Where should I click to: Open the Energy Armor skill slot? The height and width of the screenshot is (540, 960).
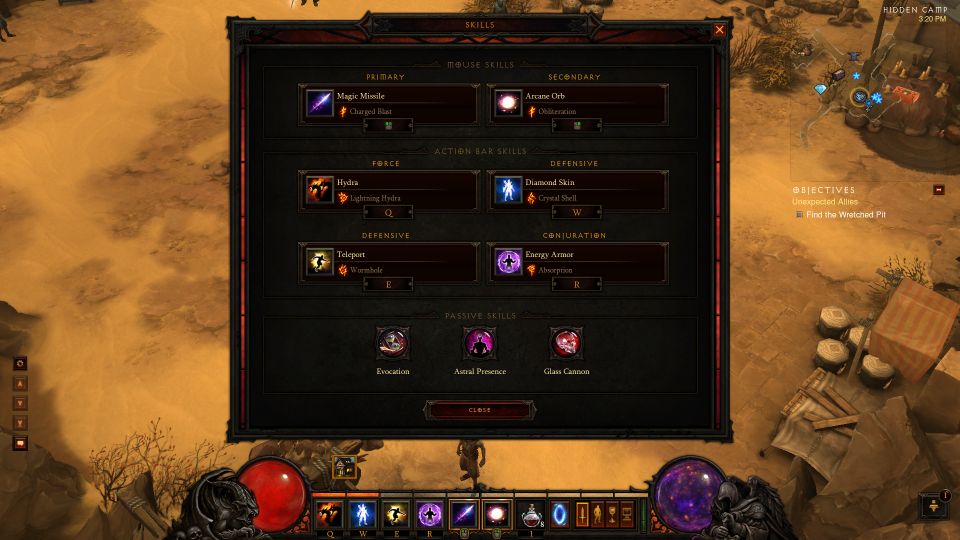point(577,262)
